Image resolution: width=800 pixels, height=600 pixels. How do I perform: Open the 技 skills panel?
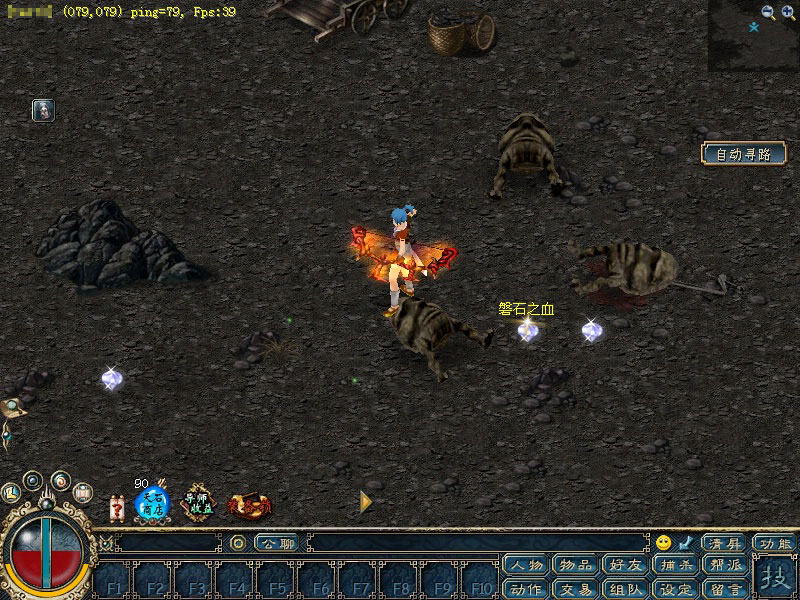775,578
